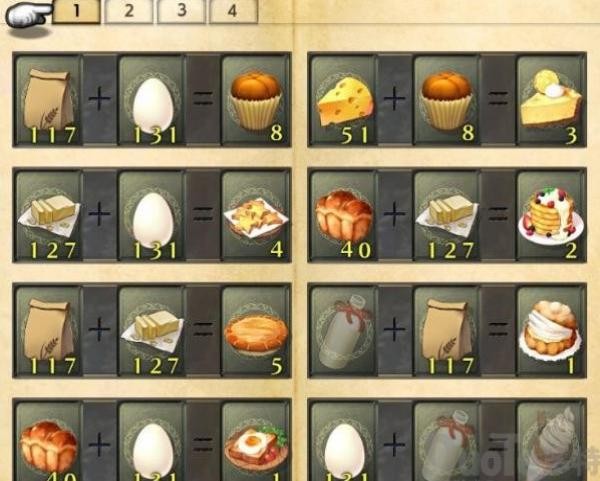Screen dimensions: 600x481
Task: Select the milk bottle in cream puff recipe
Action: (342, 331)
